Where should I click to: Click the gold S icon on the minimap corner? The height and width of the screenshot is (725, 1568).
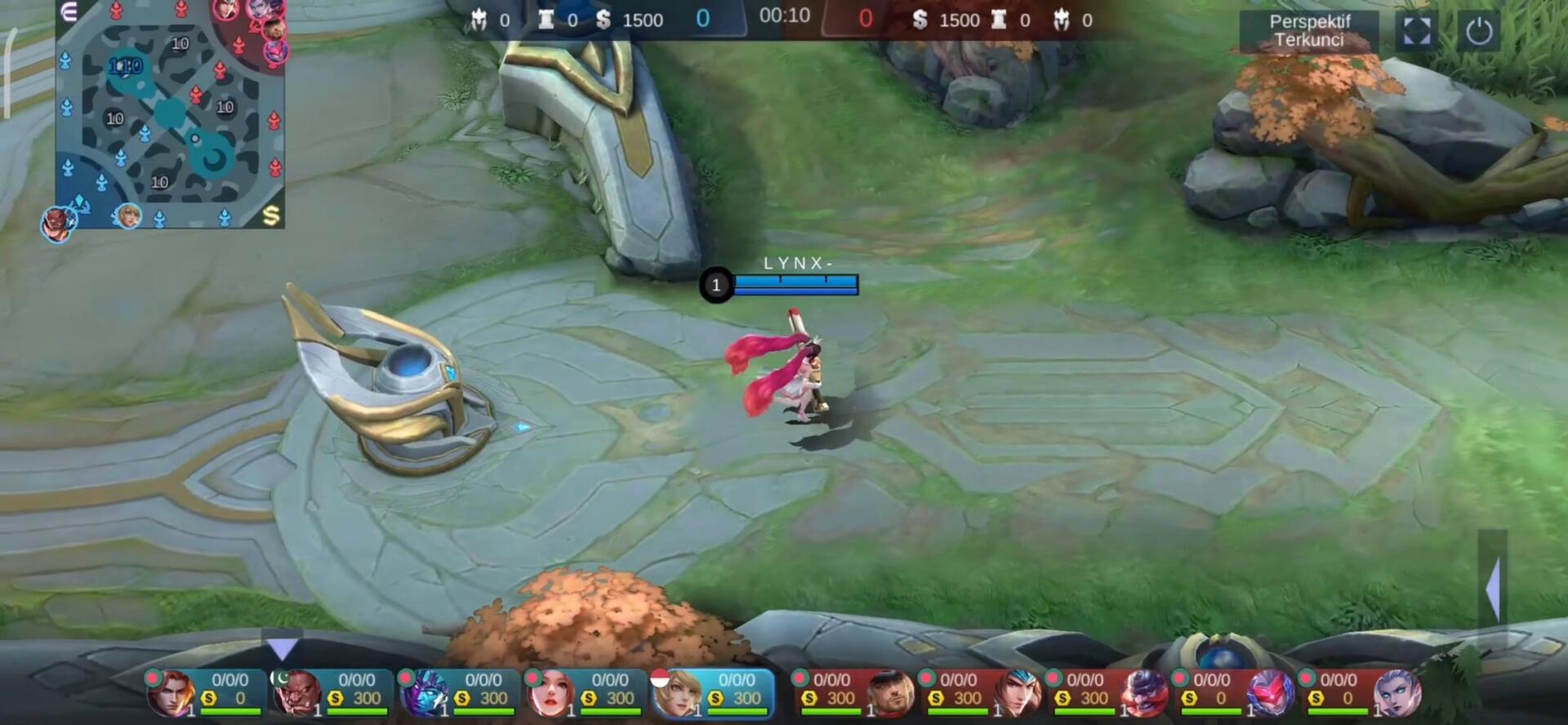pos(271,215)
